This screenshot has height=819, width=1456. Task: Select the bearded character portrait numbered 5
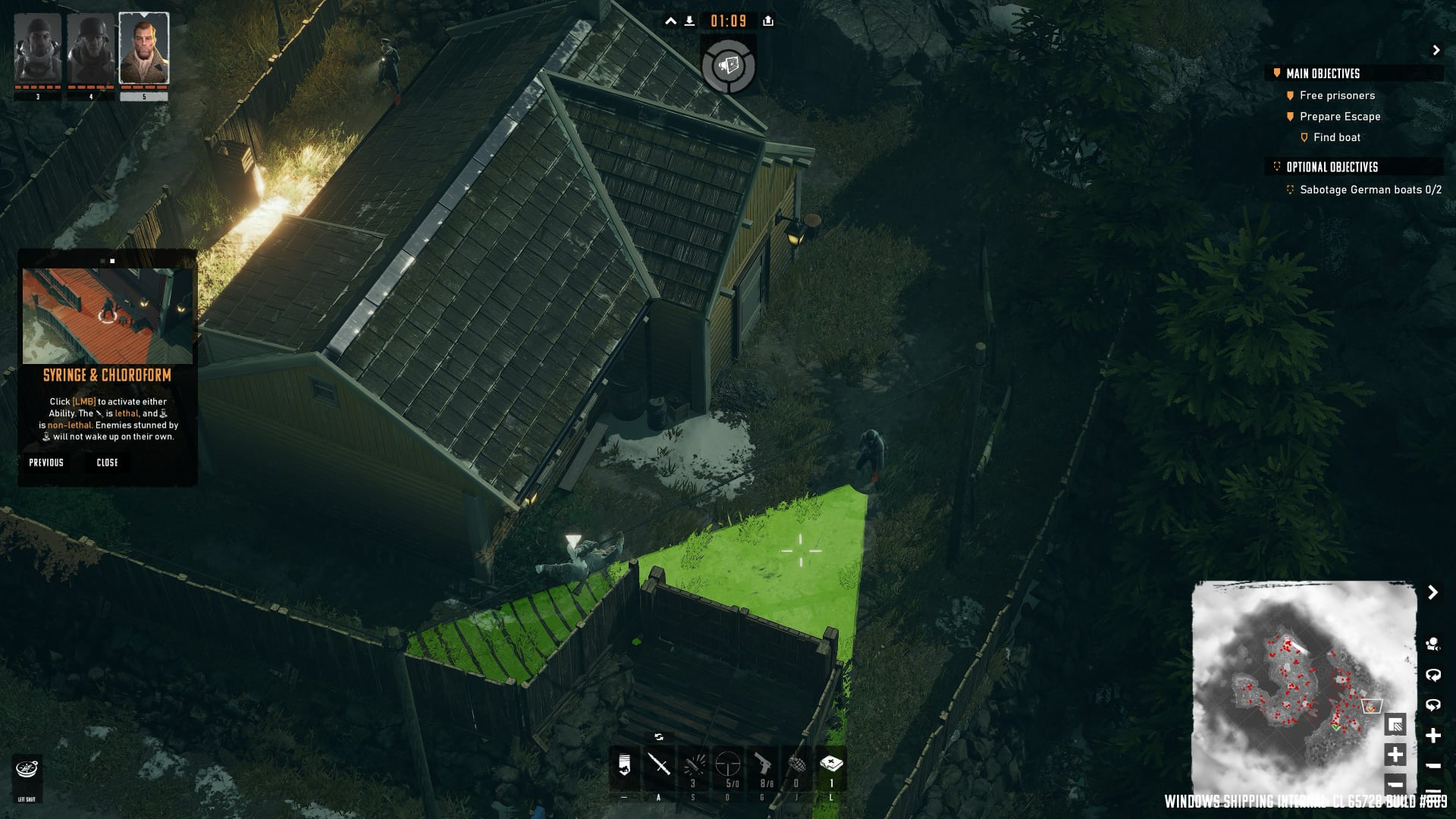(144, 49)
